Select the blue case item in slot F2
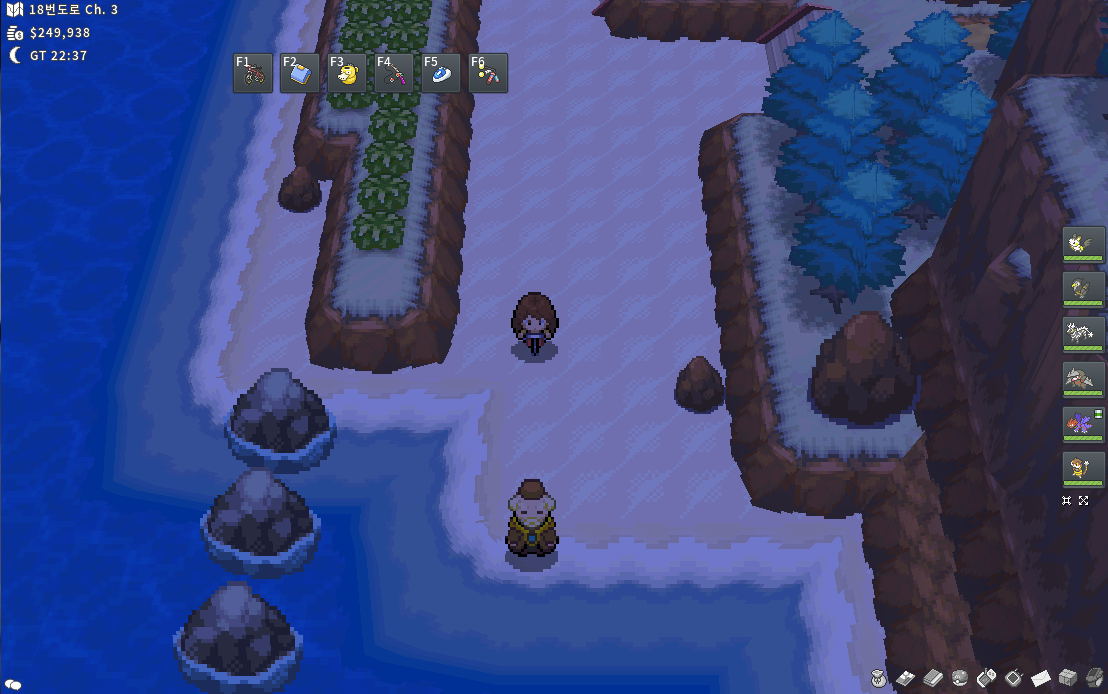1108x694 pixels. tap(300, 73)
